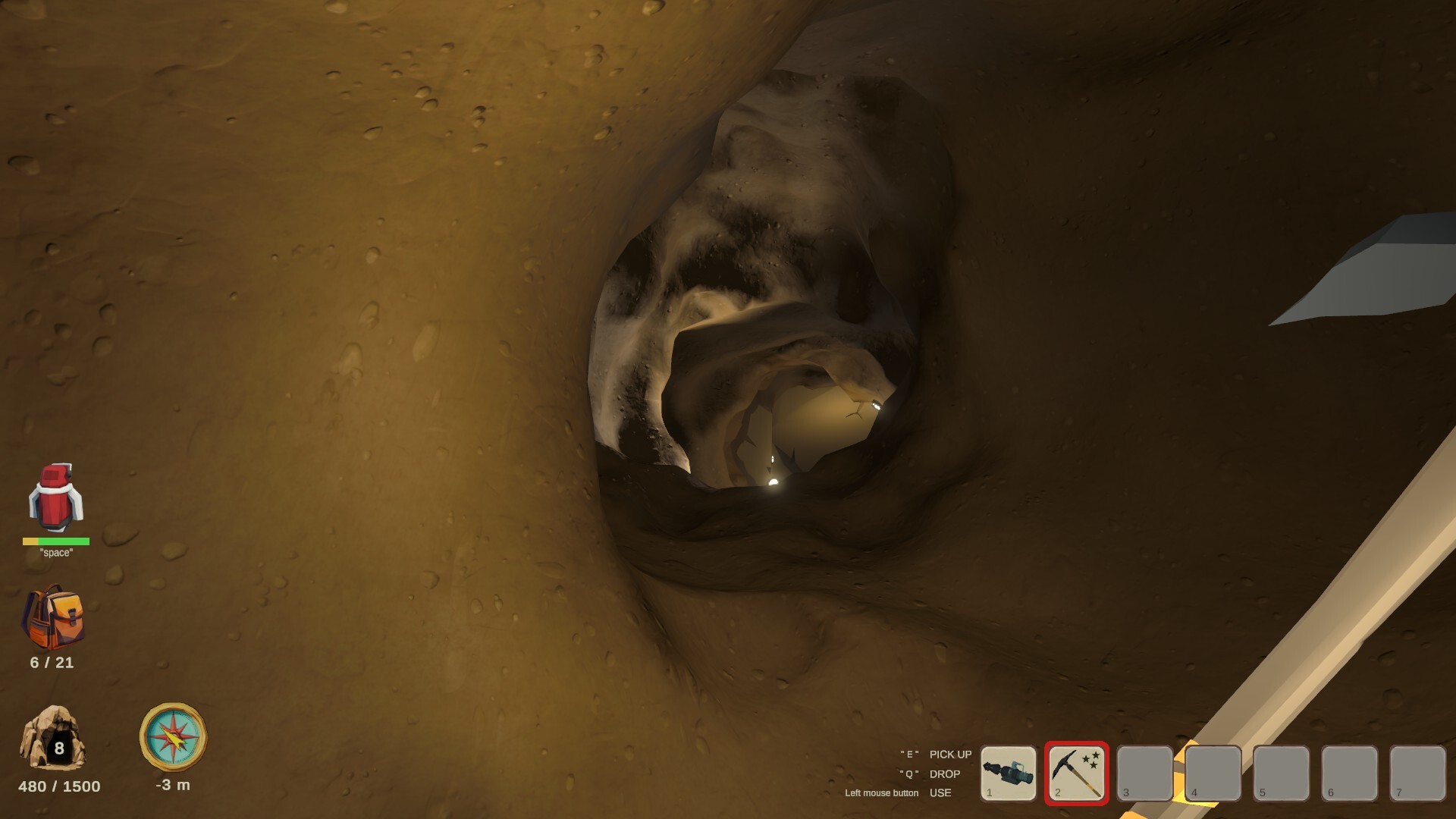
Task: Select the mining drill in hotbar slot 1
Action: click(1009, 772)
